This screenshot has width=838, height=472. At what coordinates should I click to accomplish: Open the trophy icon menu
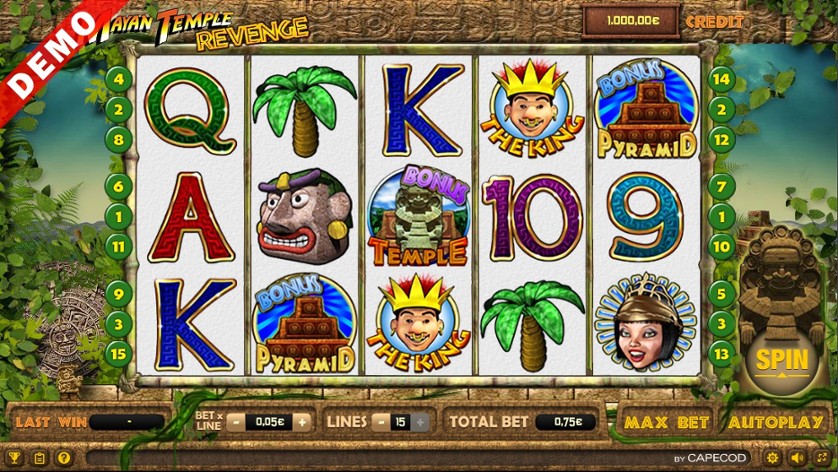tap(14, 459)
